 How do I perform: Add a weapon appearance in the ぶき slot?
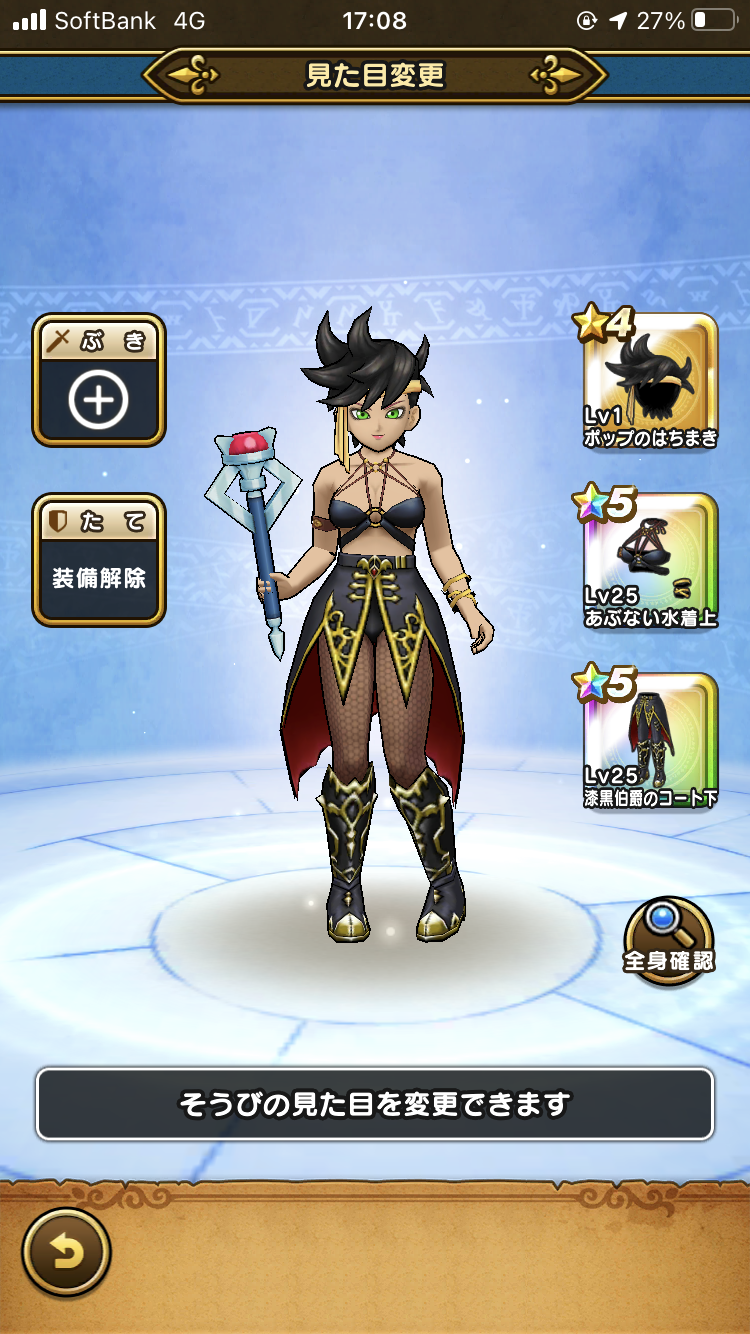click(99, 381)
